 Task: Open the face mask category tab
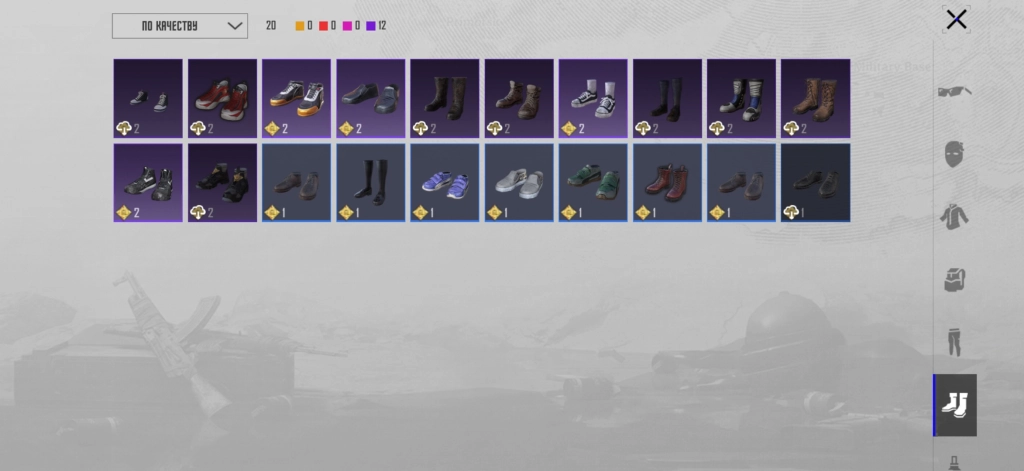(x=955, y=155)
